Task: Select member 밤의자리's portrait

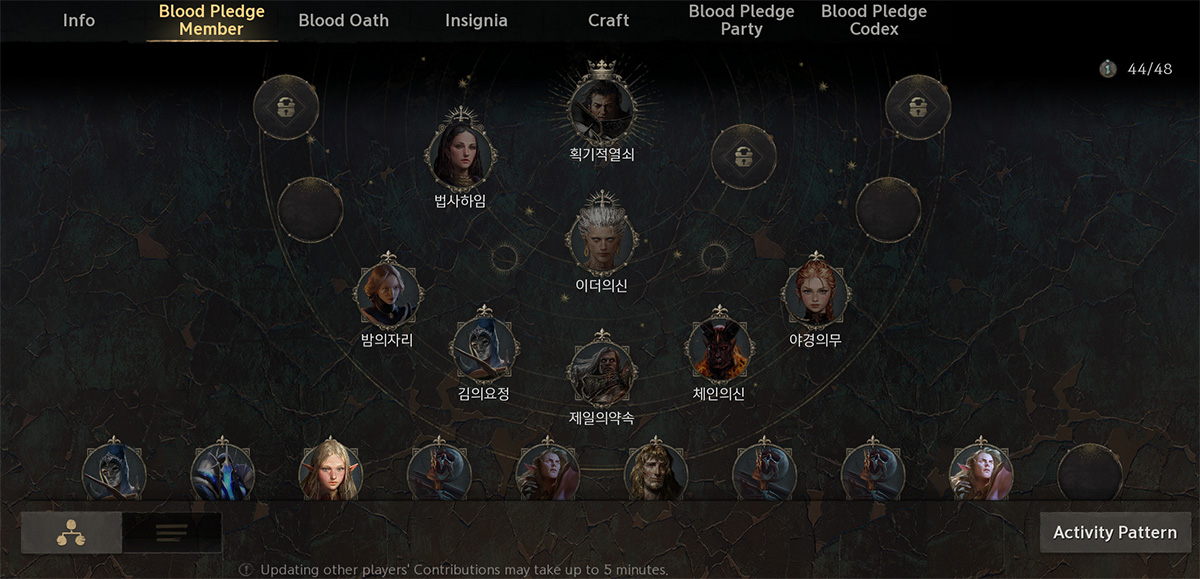Action: pyautogui.click(x=387, y=295)
